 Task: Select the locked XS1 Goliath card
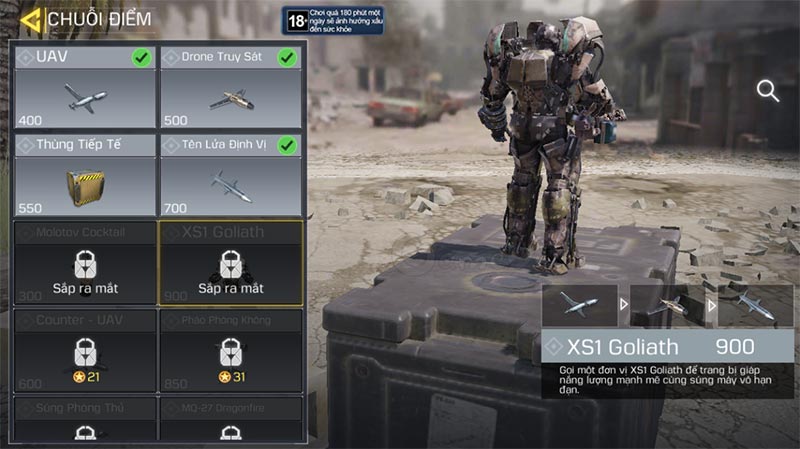click(x=231, y=263)
